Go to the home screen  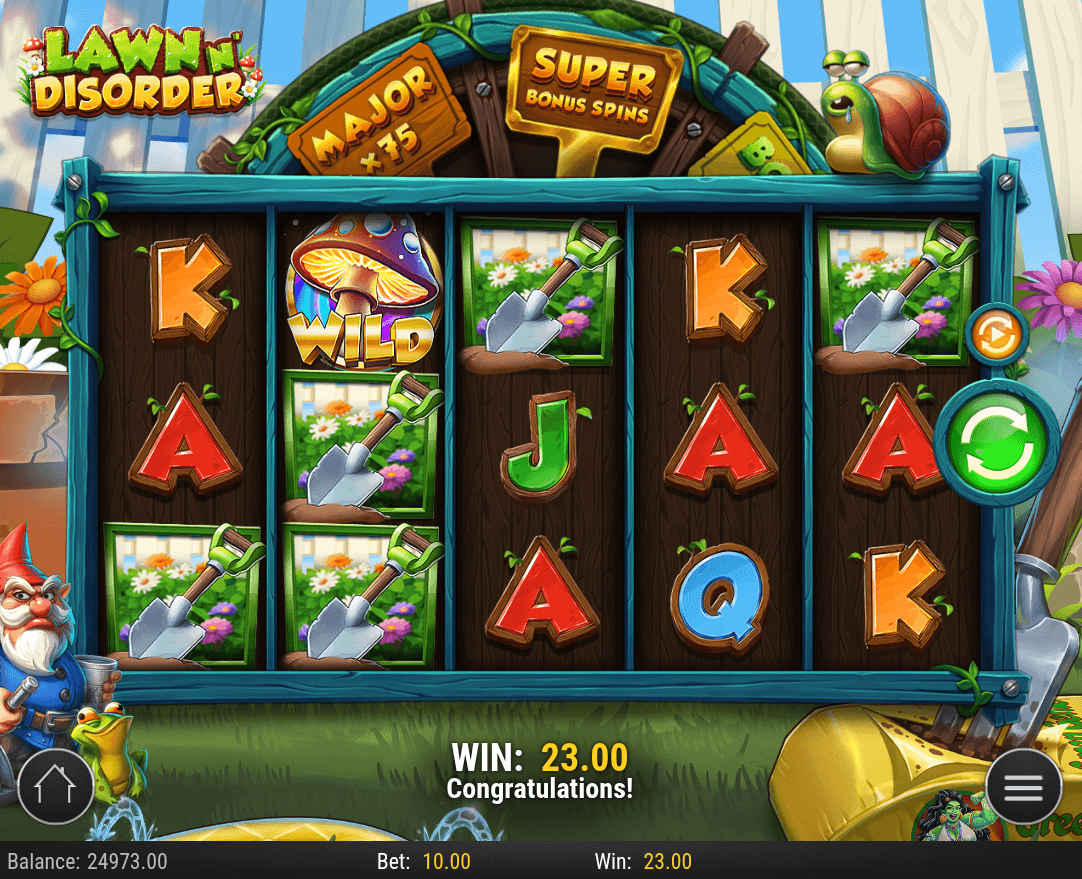(54, 786)
